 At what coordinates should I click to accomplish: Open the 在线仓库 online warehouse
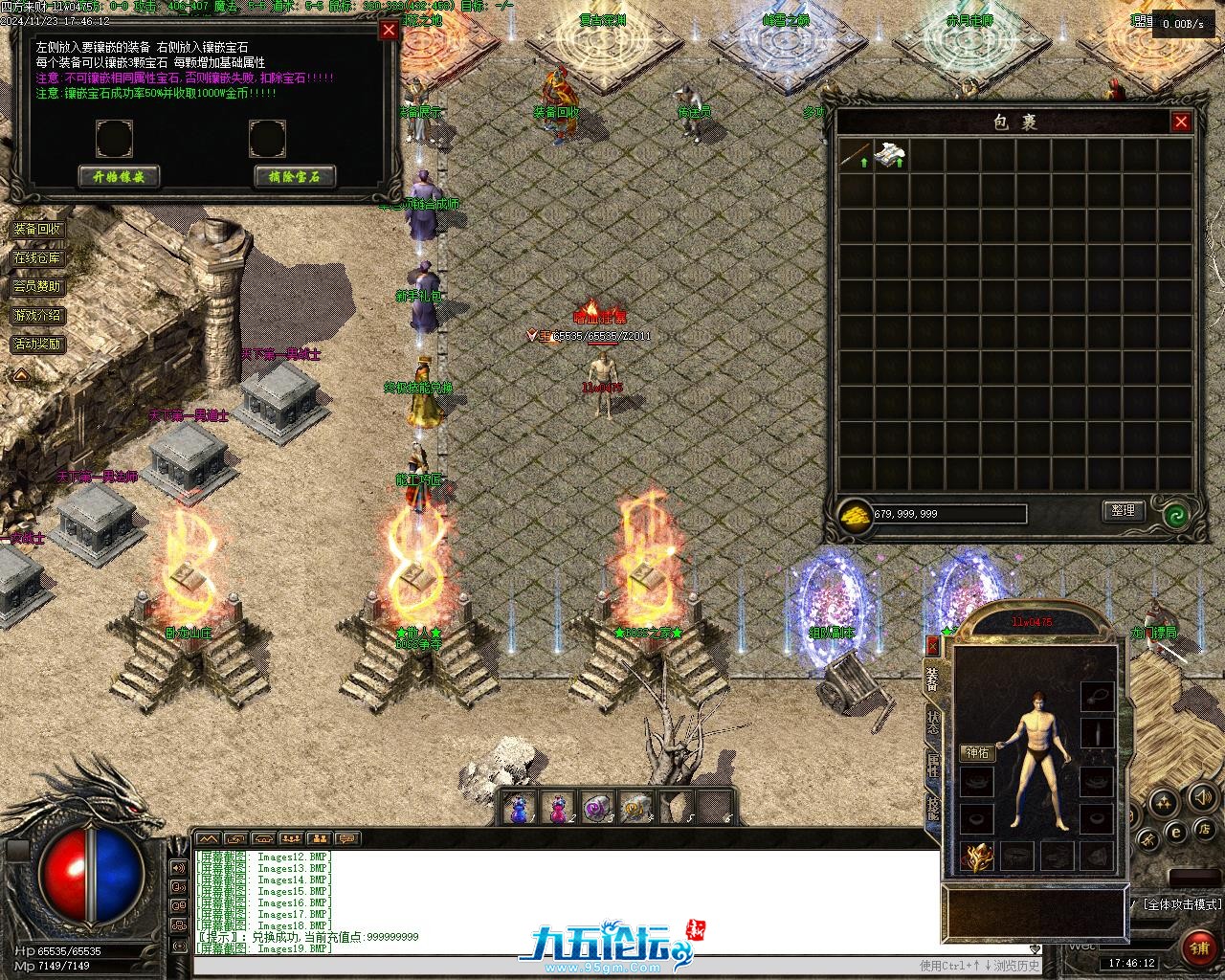click(37, 258)
